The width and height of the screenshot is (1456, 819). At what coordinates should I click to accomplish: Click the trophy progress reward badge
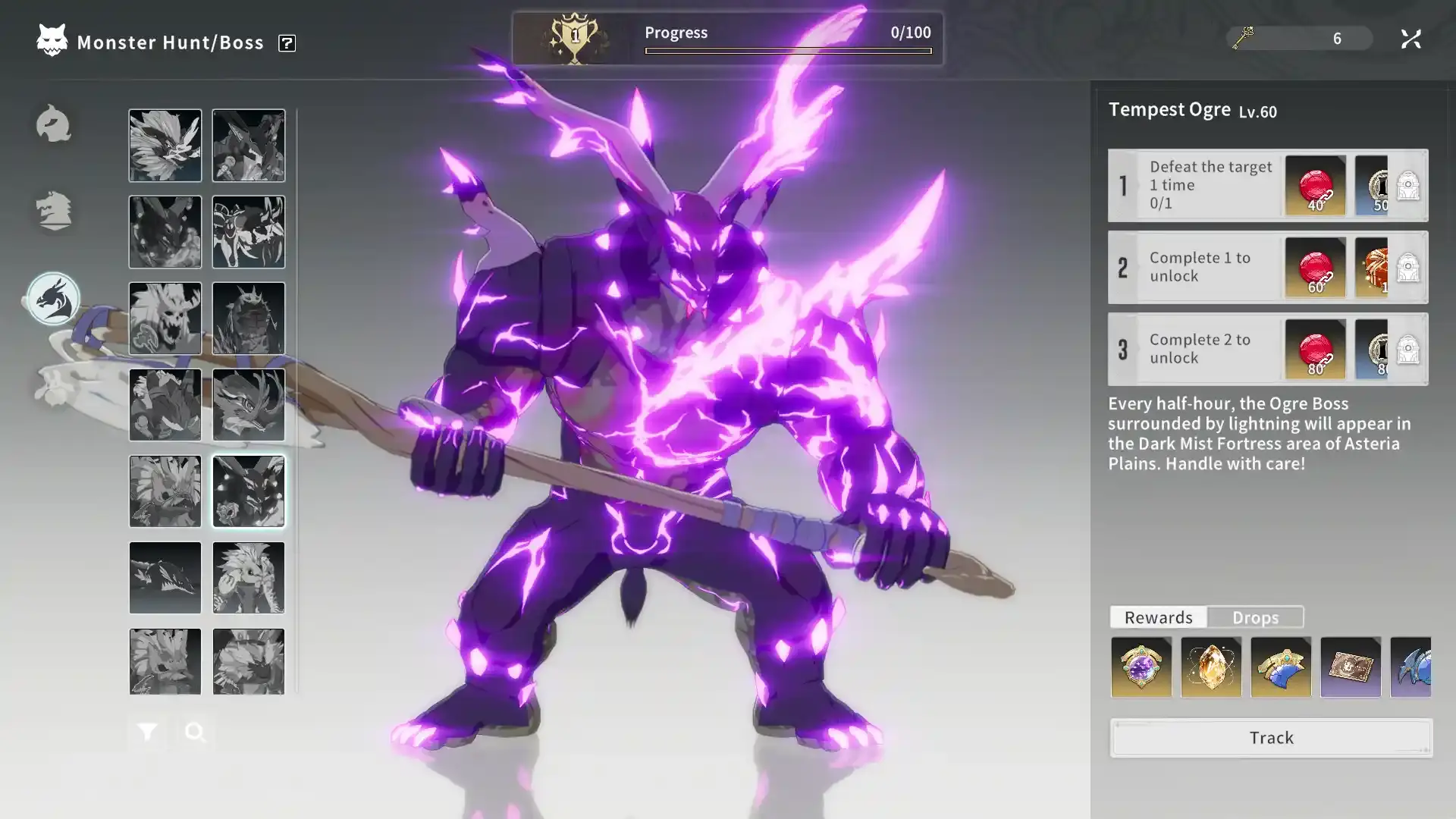click(575, 38)
